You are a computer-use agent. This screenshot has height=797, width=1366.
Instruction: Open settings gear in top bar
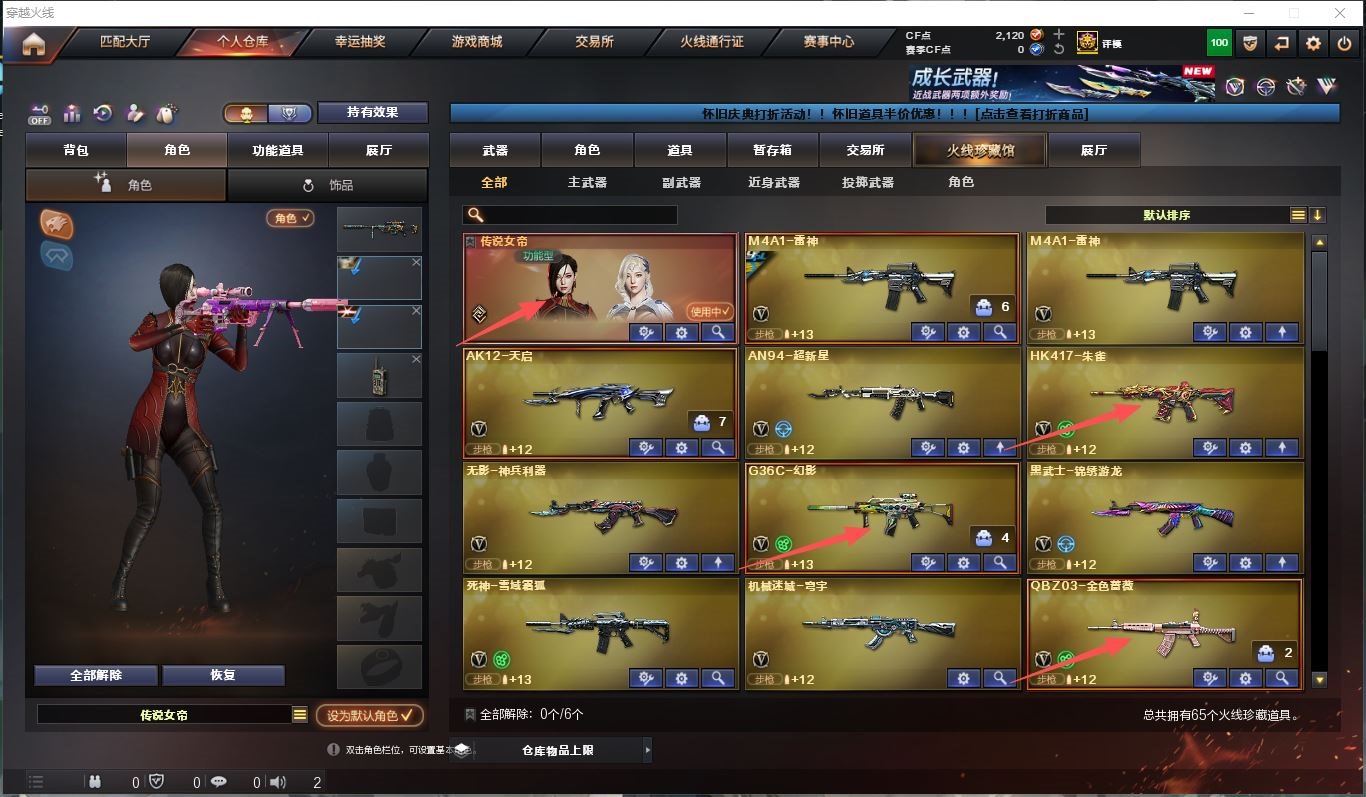click(x=1314, y=43)
